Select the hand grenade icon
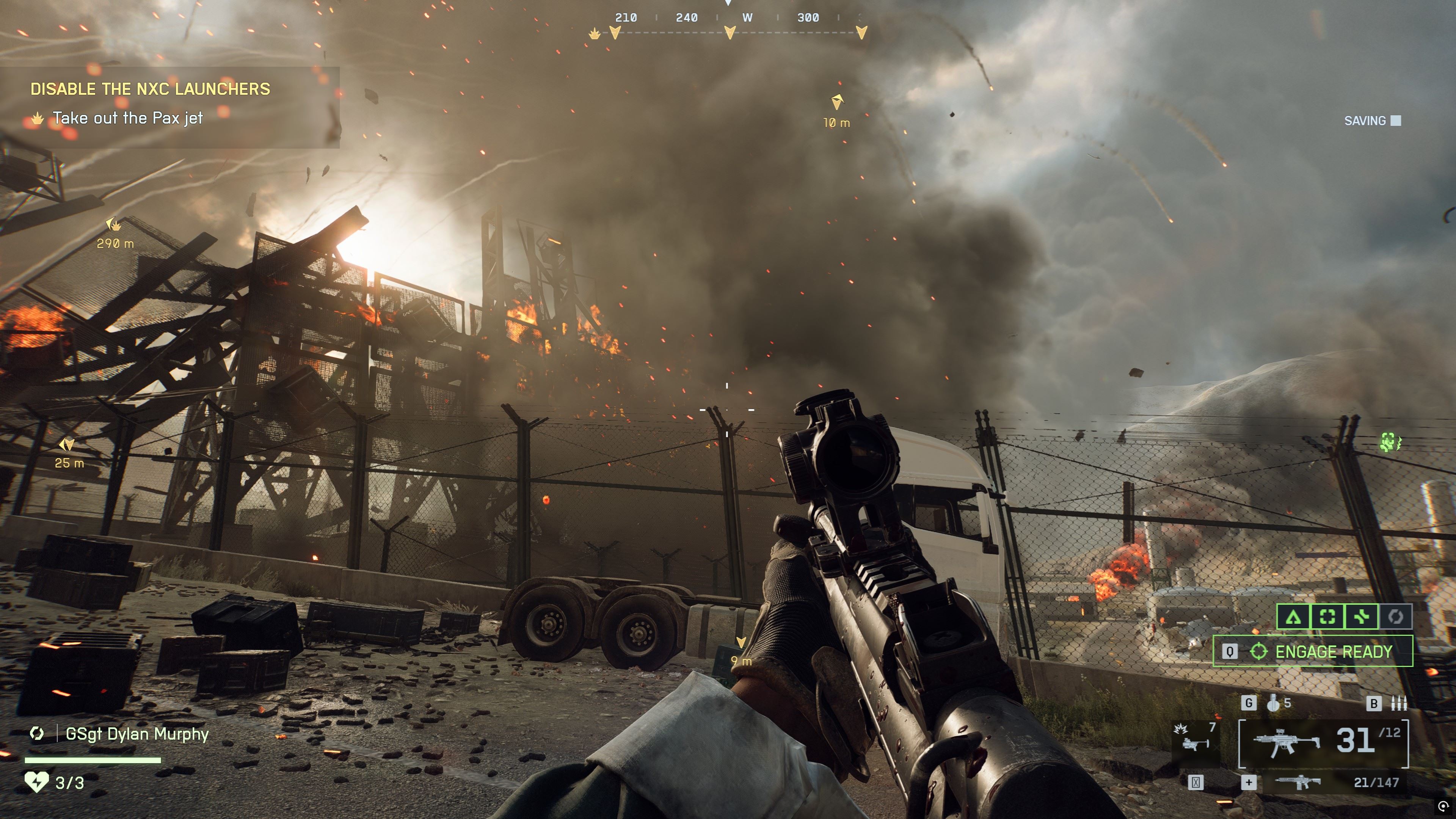This screenshot has height=819, width=1456. point(1274,703)
